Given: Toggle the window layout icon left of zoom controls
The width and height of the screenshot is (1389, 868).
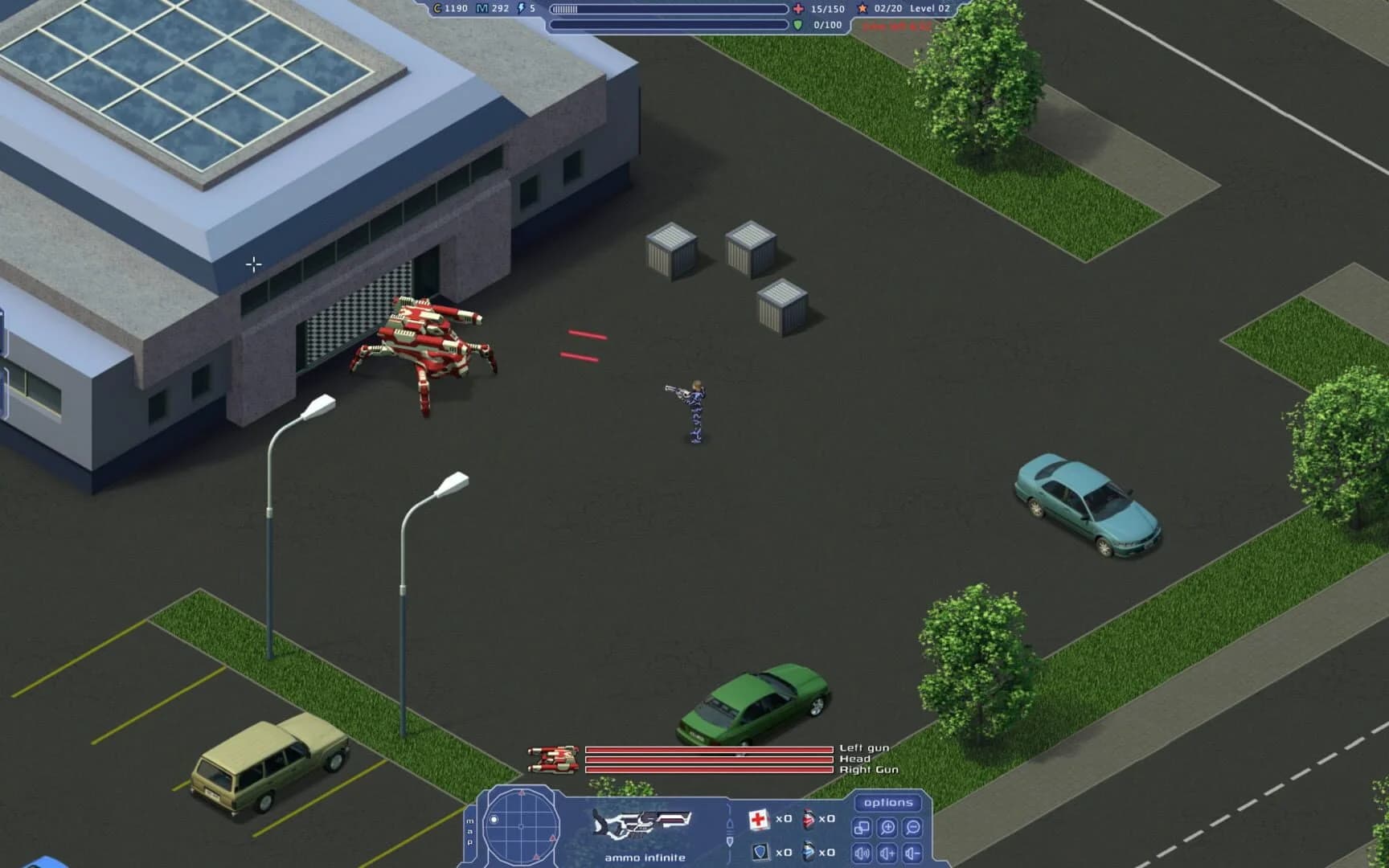Looking at the screenshot, I should point(862,829).
